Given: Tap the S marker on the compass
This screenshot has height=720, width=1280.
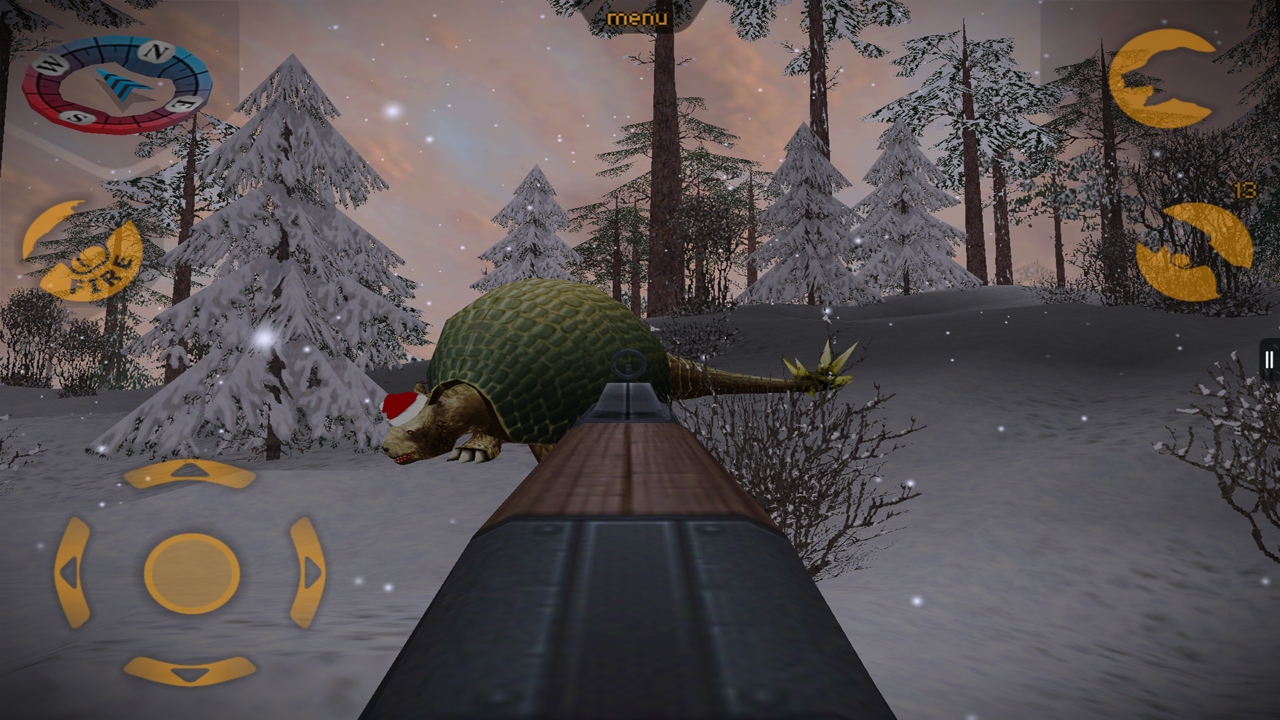Looking at the screenshot, I should point(77,116).
